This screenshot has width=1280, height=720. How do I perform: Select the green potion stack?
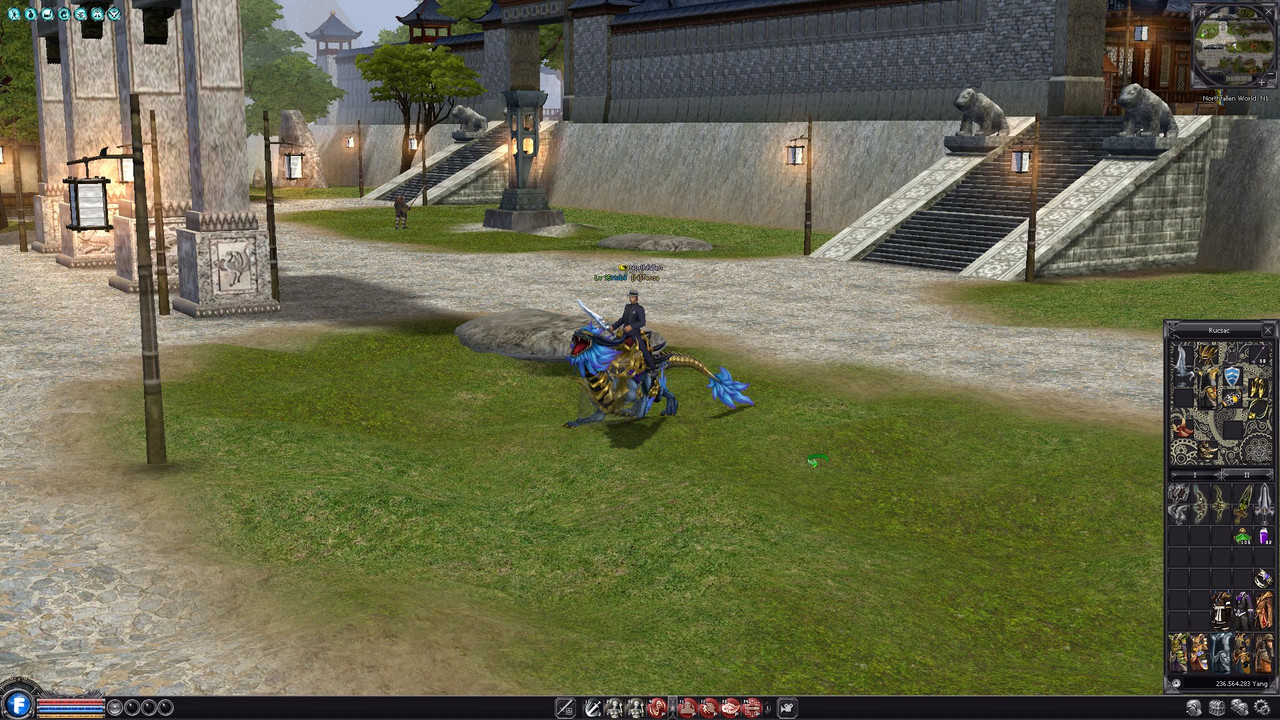(1242, 536)
